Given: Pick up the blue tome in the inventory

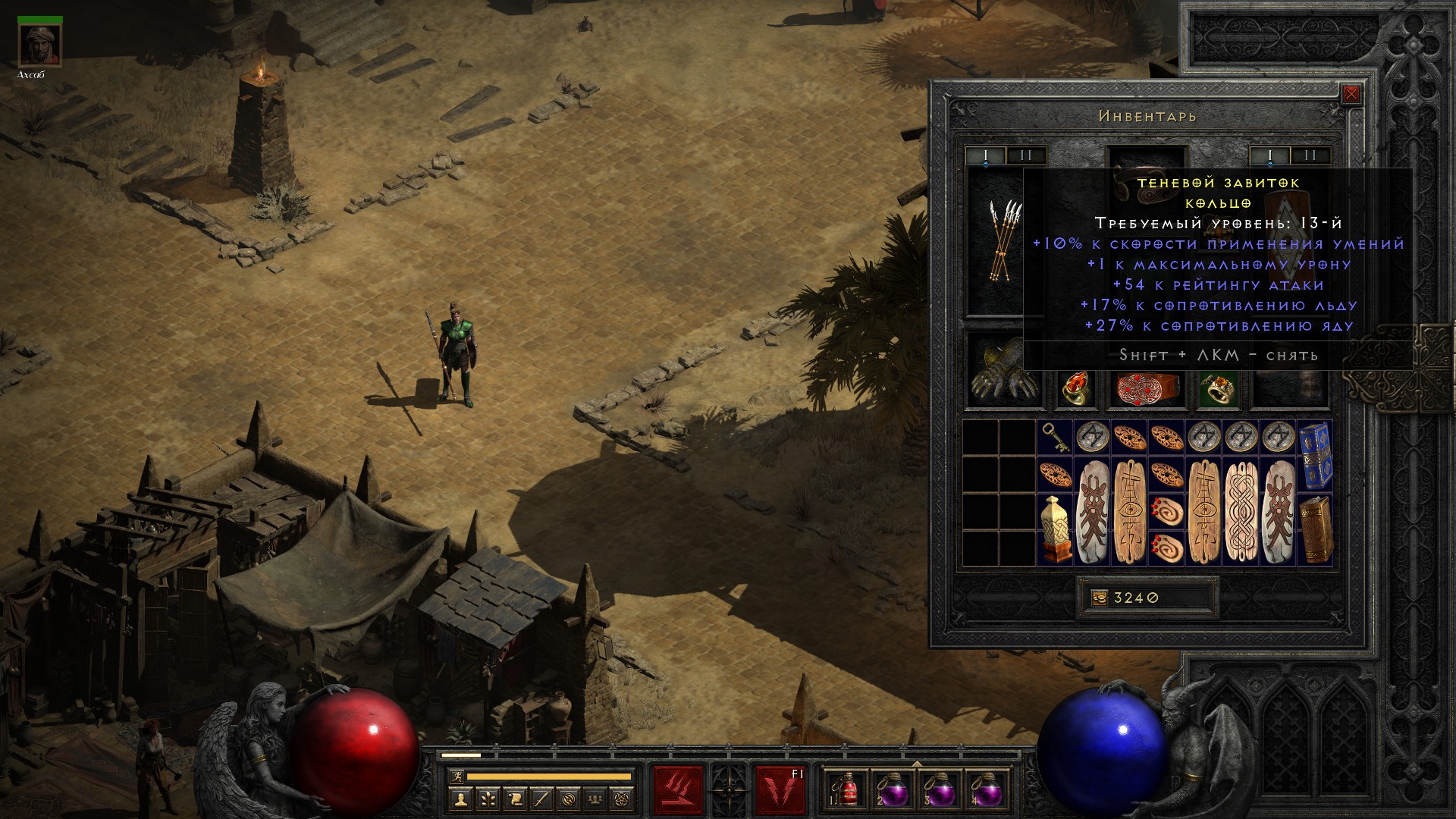Looking at the screenshot, I should pyautogui.click(x=1315, y=455).
